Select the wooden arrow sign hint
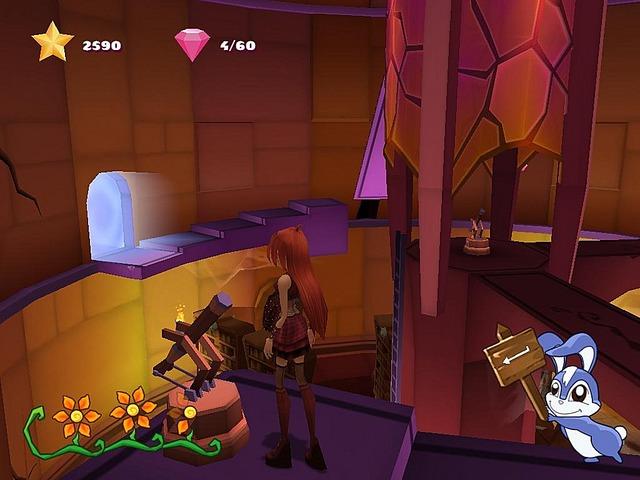The image size is (640, 480). (512, 354)
